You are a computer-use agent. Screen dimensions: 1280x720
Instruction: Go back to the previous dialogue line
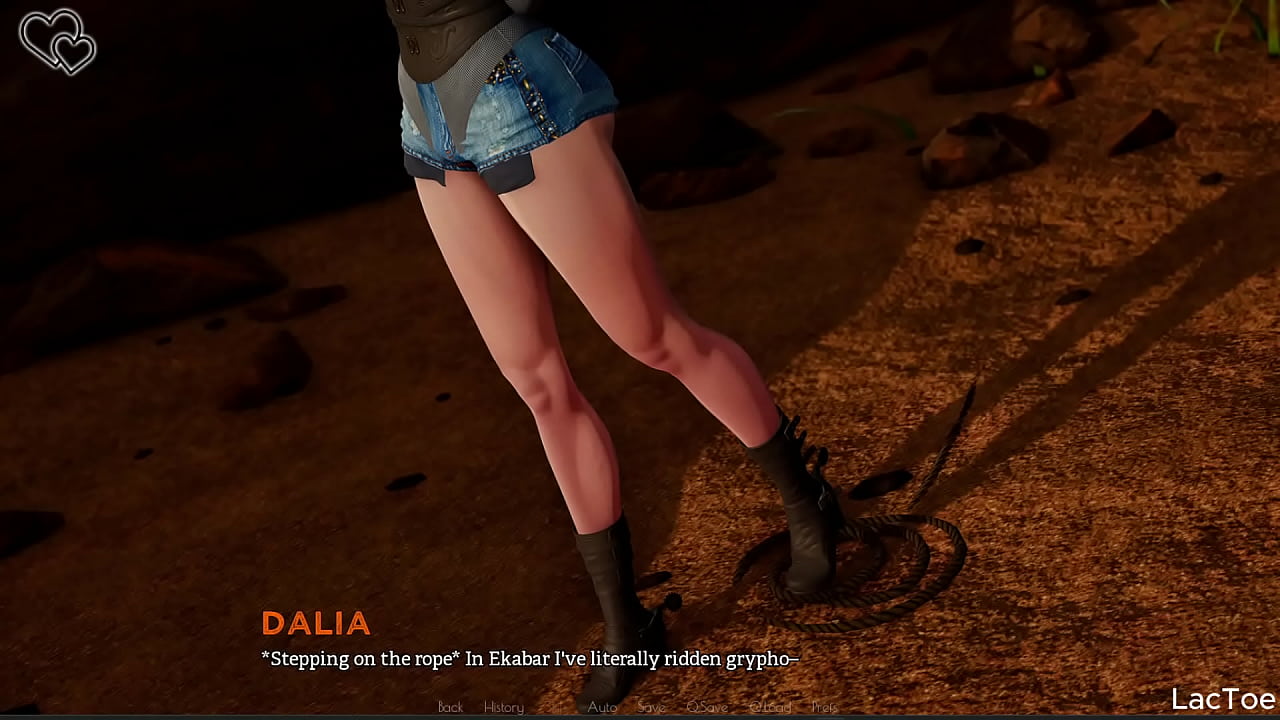(450, 707)
